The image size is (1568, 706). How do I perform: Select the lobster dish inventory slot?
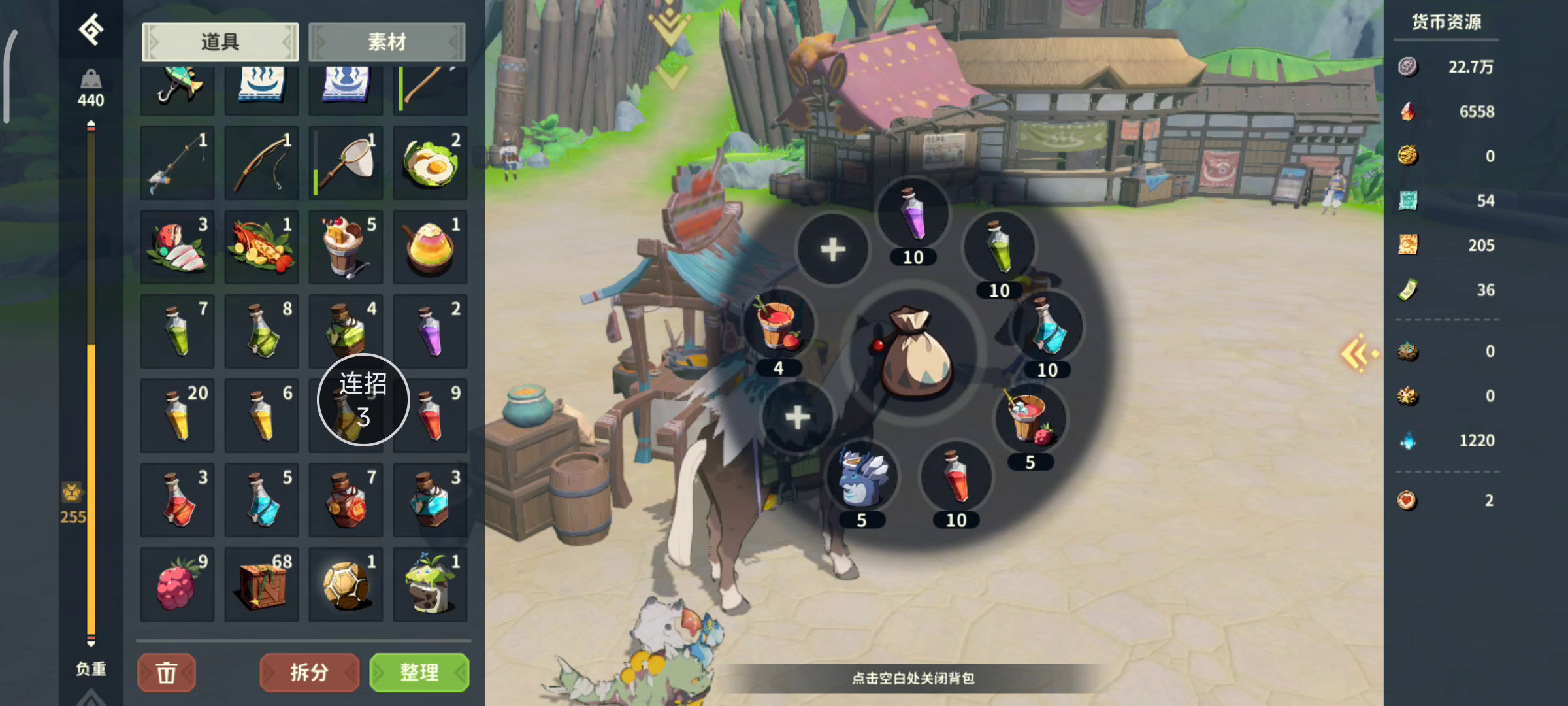pos(261,247)
